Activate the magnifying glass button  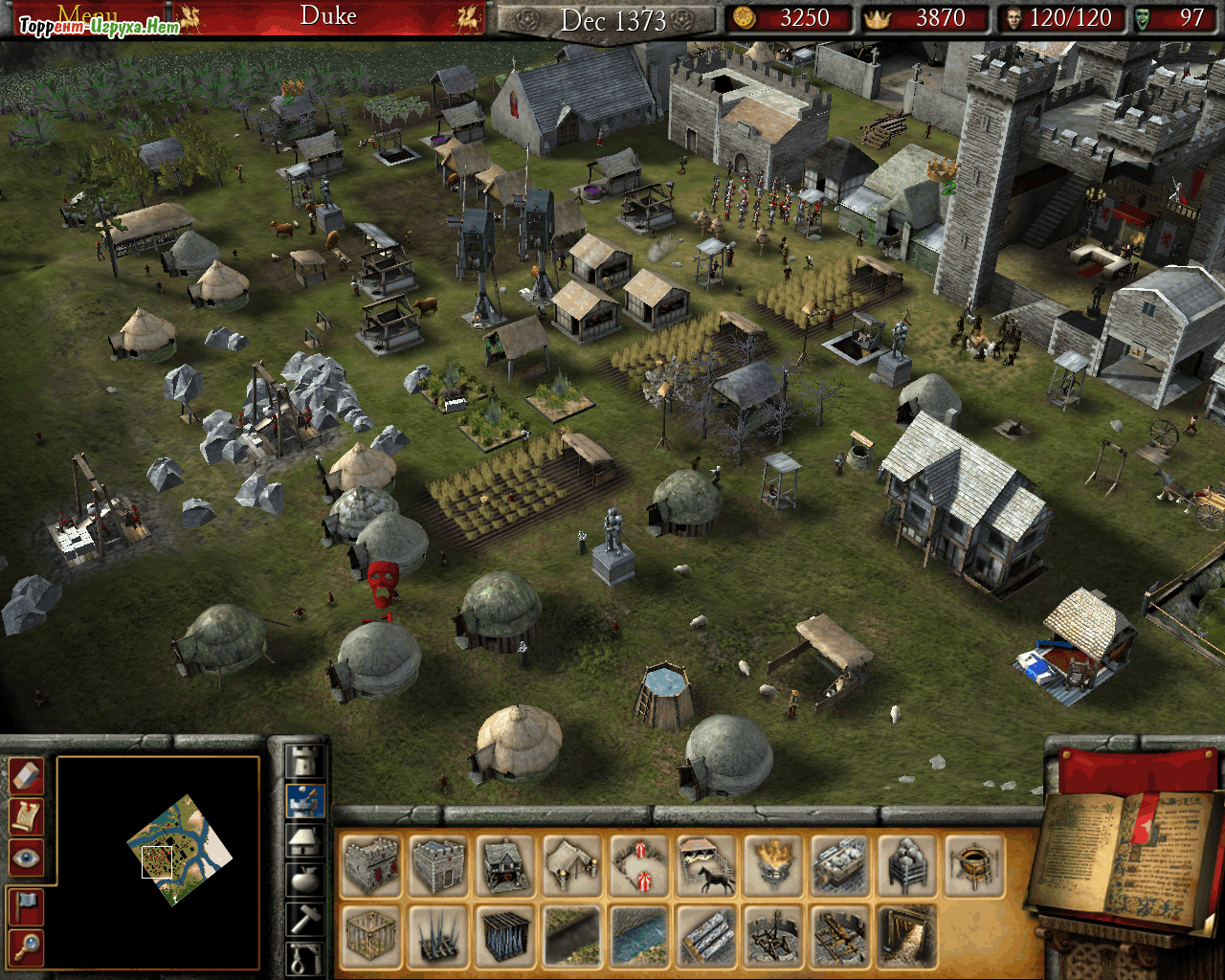click(x=27, y=947)
